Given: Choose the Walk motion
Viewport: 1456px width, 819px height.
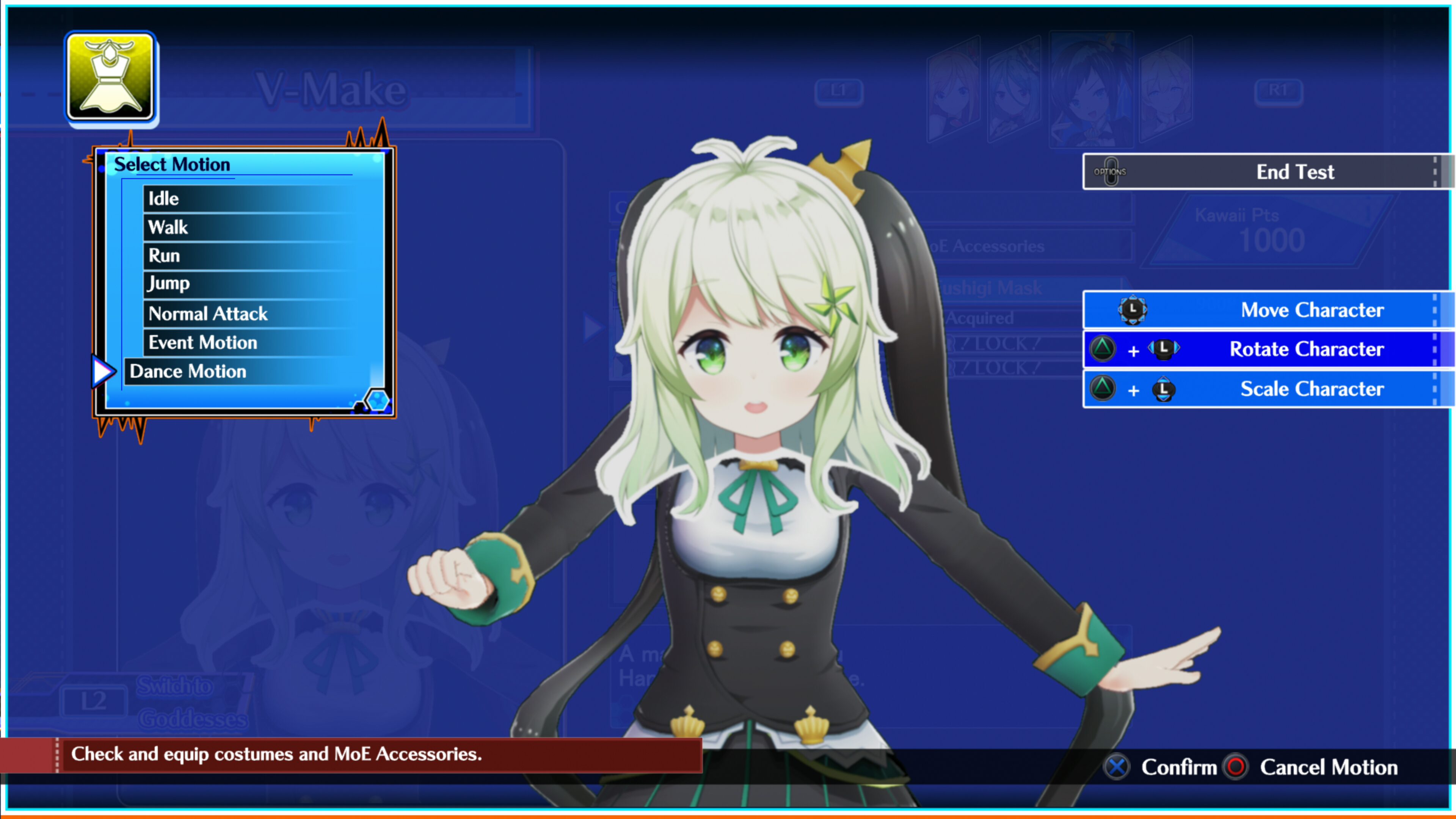Looking at the screenshot, I should tap(167, 227).
